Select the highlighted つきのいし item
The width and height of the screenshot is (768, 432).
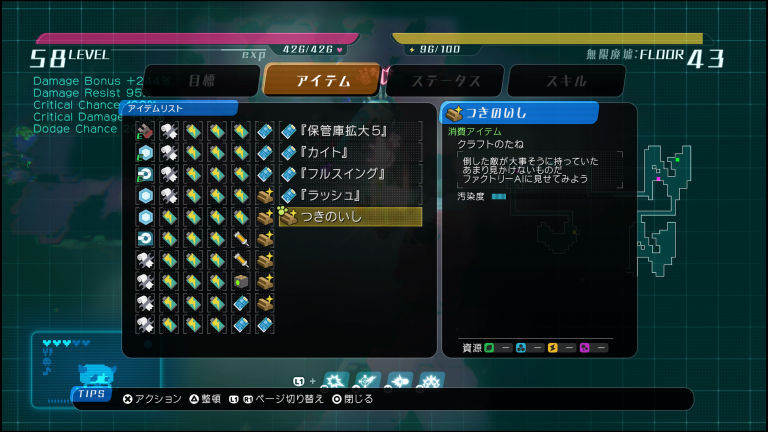click(349, 216)
